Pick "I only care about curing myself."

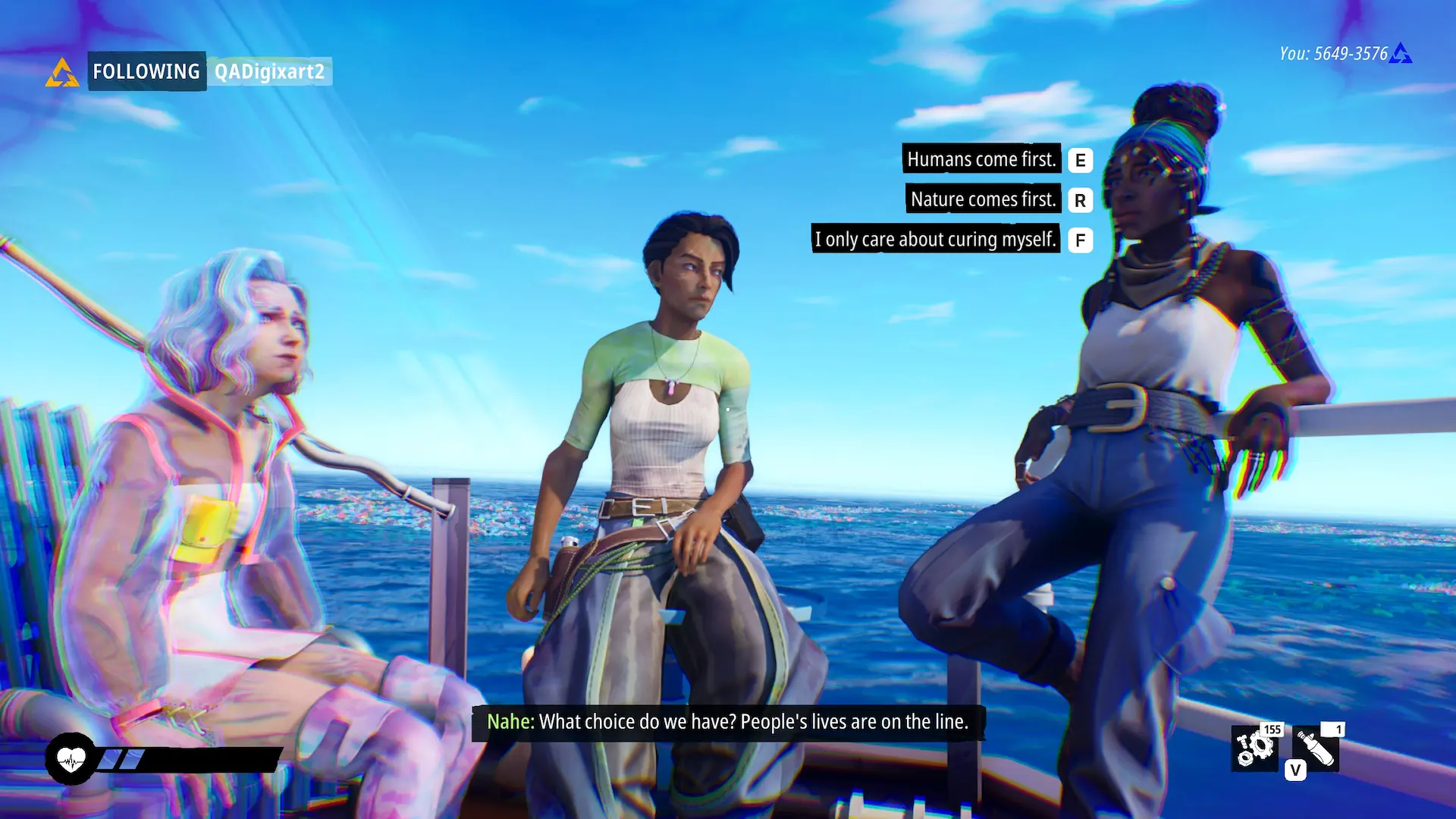(x=935, y=240)
